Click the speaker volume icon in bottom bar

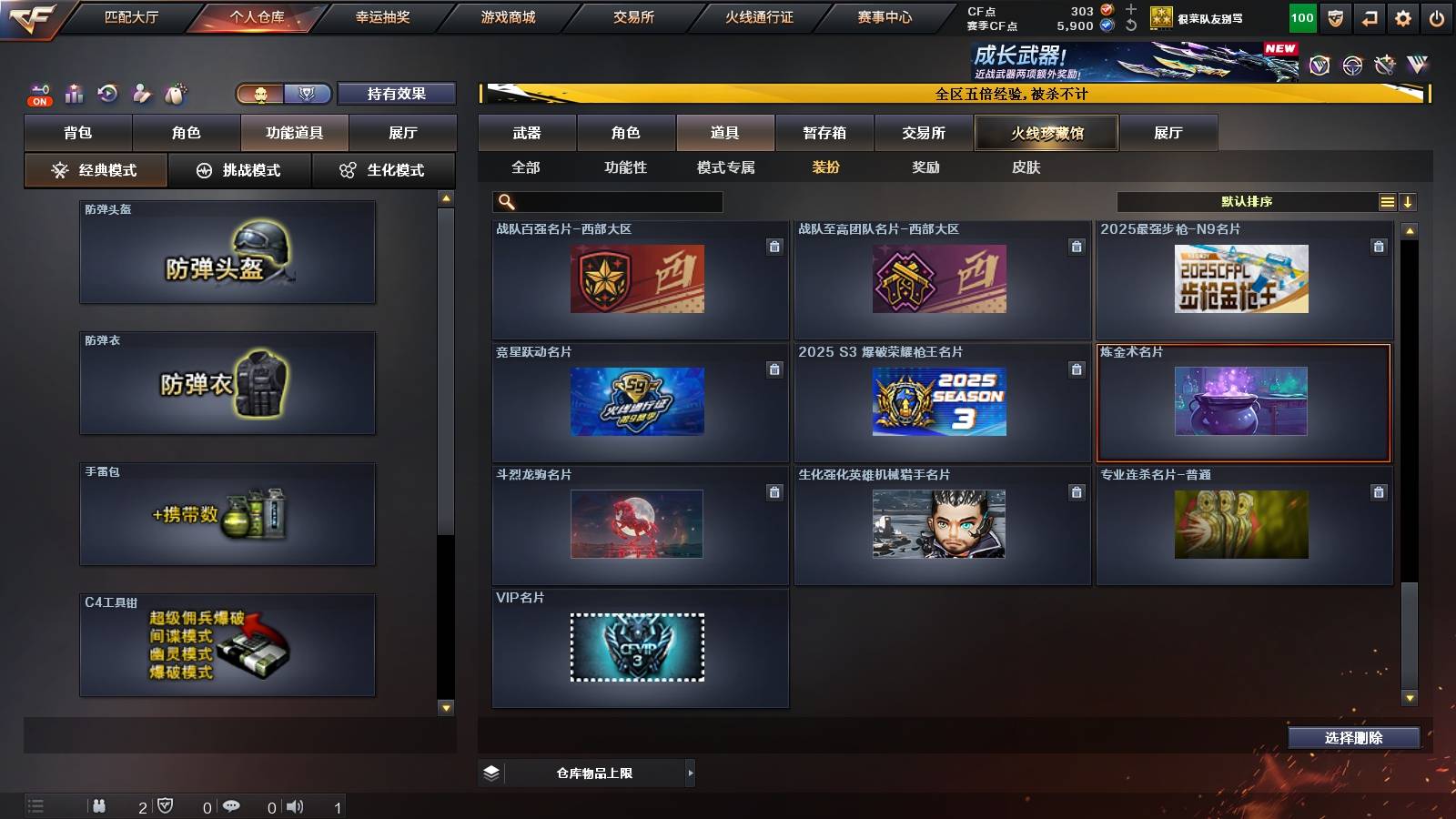point(296,805)
